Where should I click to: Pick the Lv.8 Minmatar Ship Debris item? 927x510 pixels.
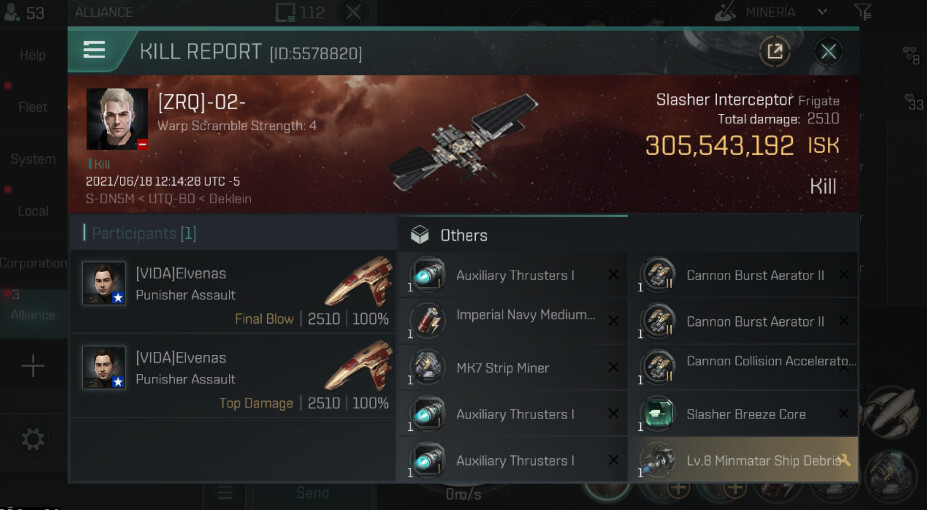(x=744, y=461)
